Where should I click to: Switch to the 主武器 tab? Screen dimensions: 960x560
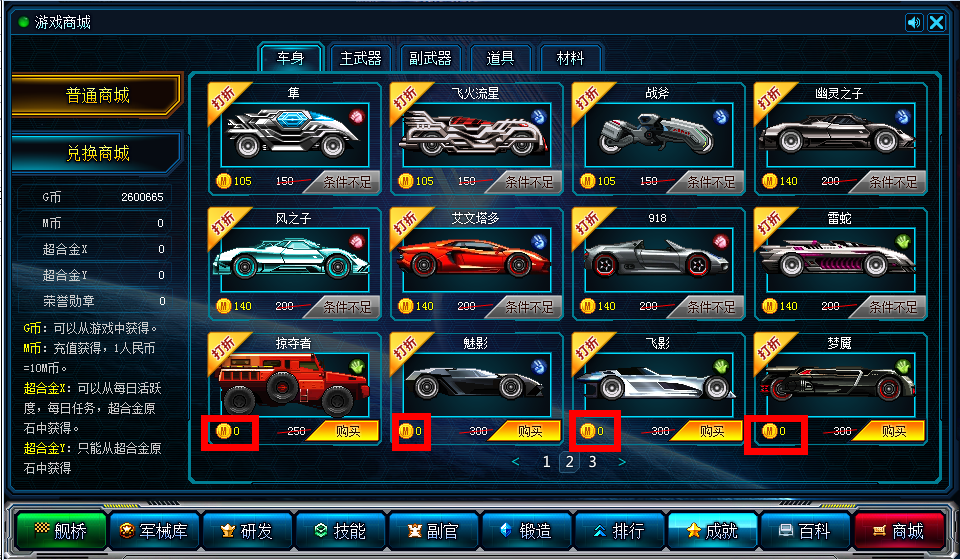[x=361, y=58]
